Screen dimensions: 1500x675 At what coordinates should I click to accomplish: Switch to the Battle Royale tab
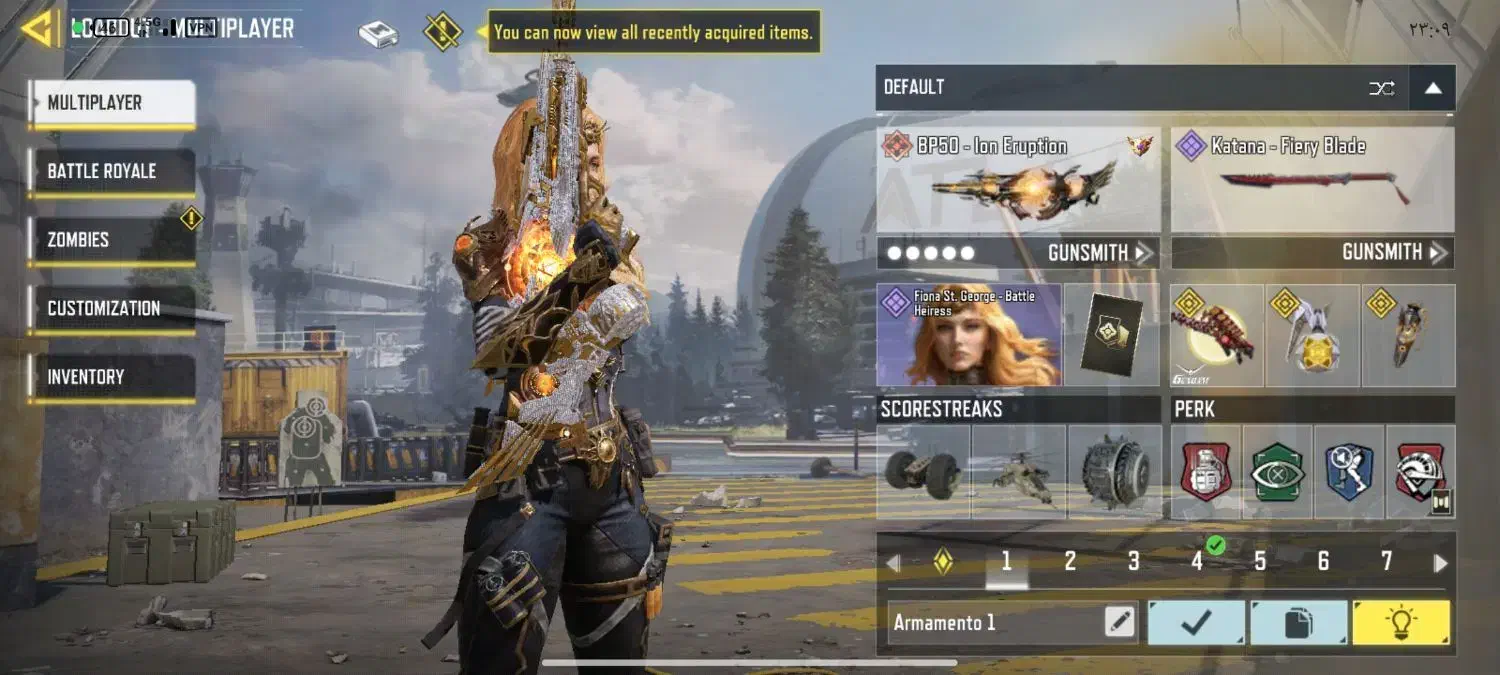[x=112, y=171]
